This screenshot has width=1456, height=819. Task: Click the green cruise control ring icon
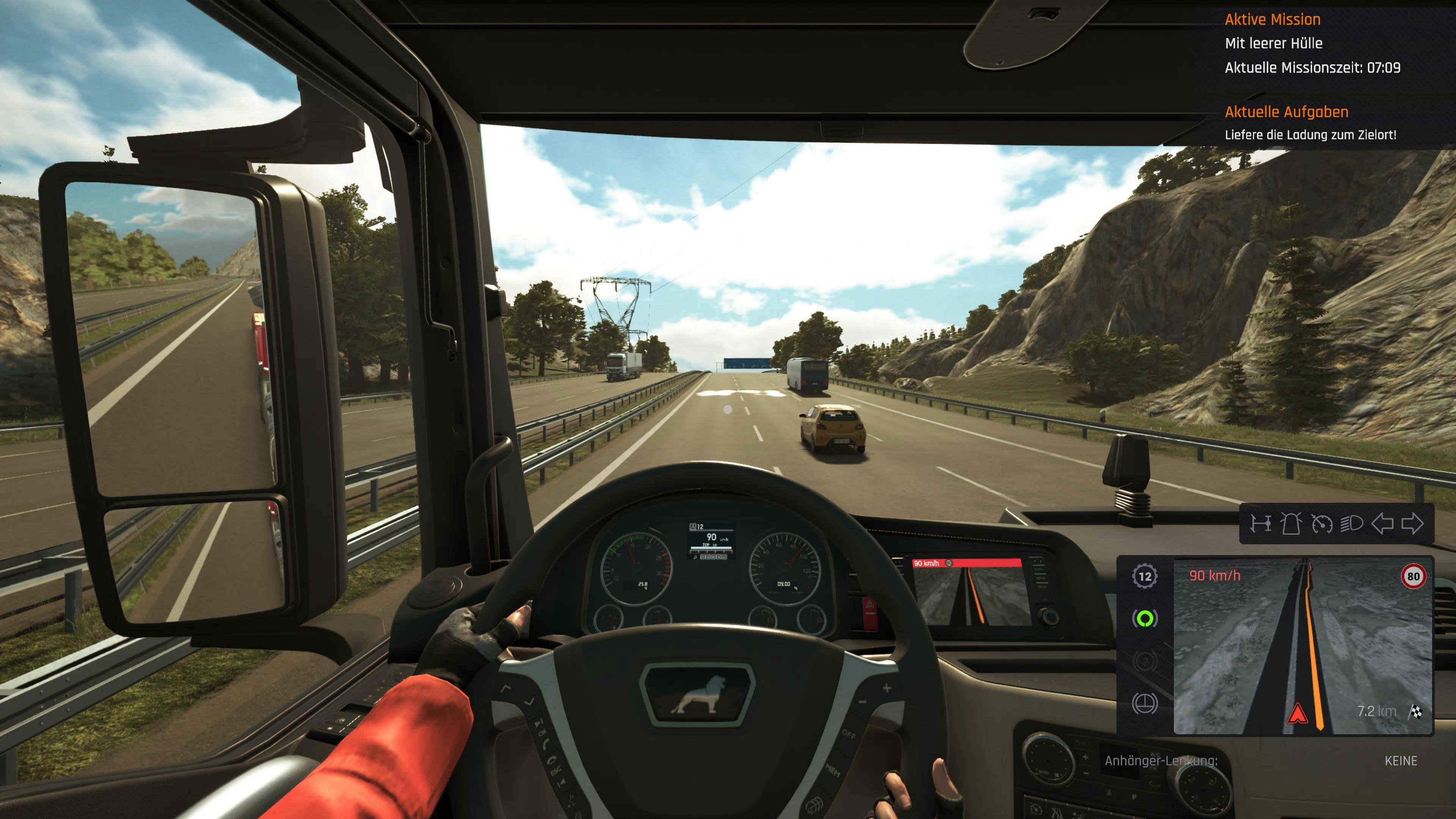tap(1145, 619)
